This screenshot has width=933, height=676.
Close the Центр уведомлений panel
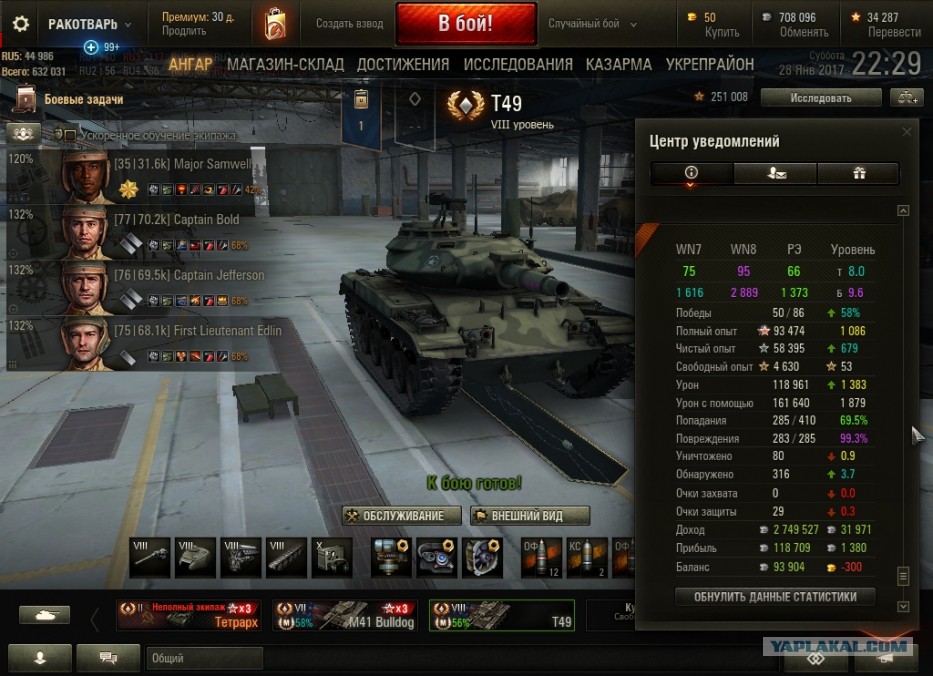[907, 131]
